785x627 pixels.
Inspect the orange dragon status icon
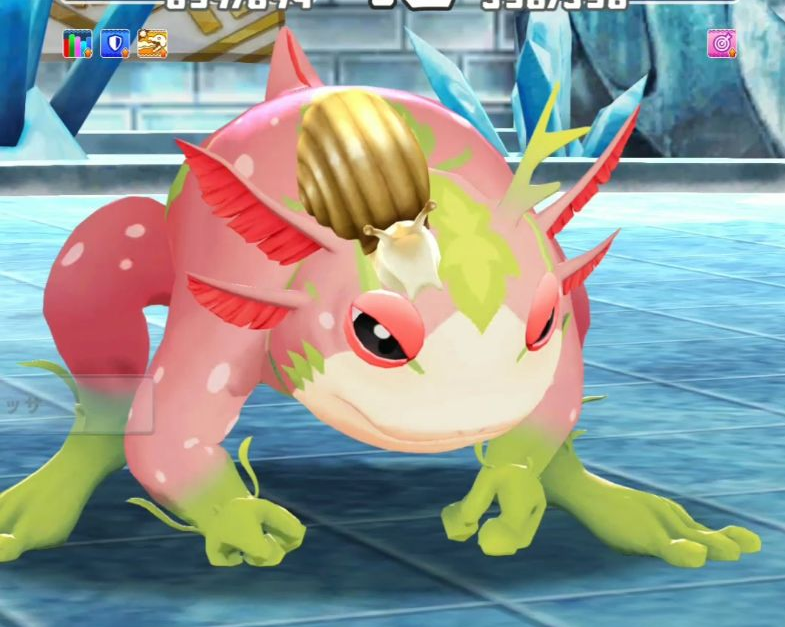click(x=152, y=44)
